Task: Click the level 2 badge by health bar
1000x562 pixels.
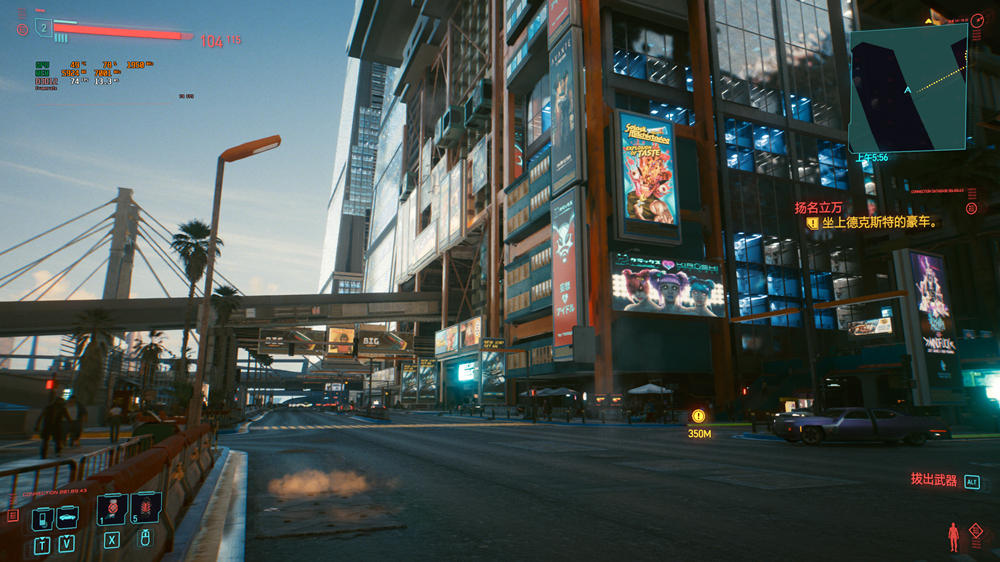Action: [43, 27]
